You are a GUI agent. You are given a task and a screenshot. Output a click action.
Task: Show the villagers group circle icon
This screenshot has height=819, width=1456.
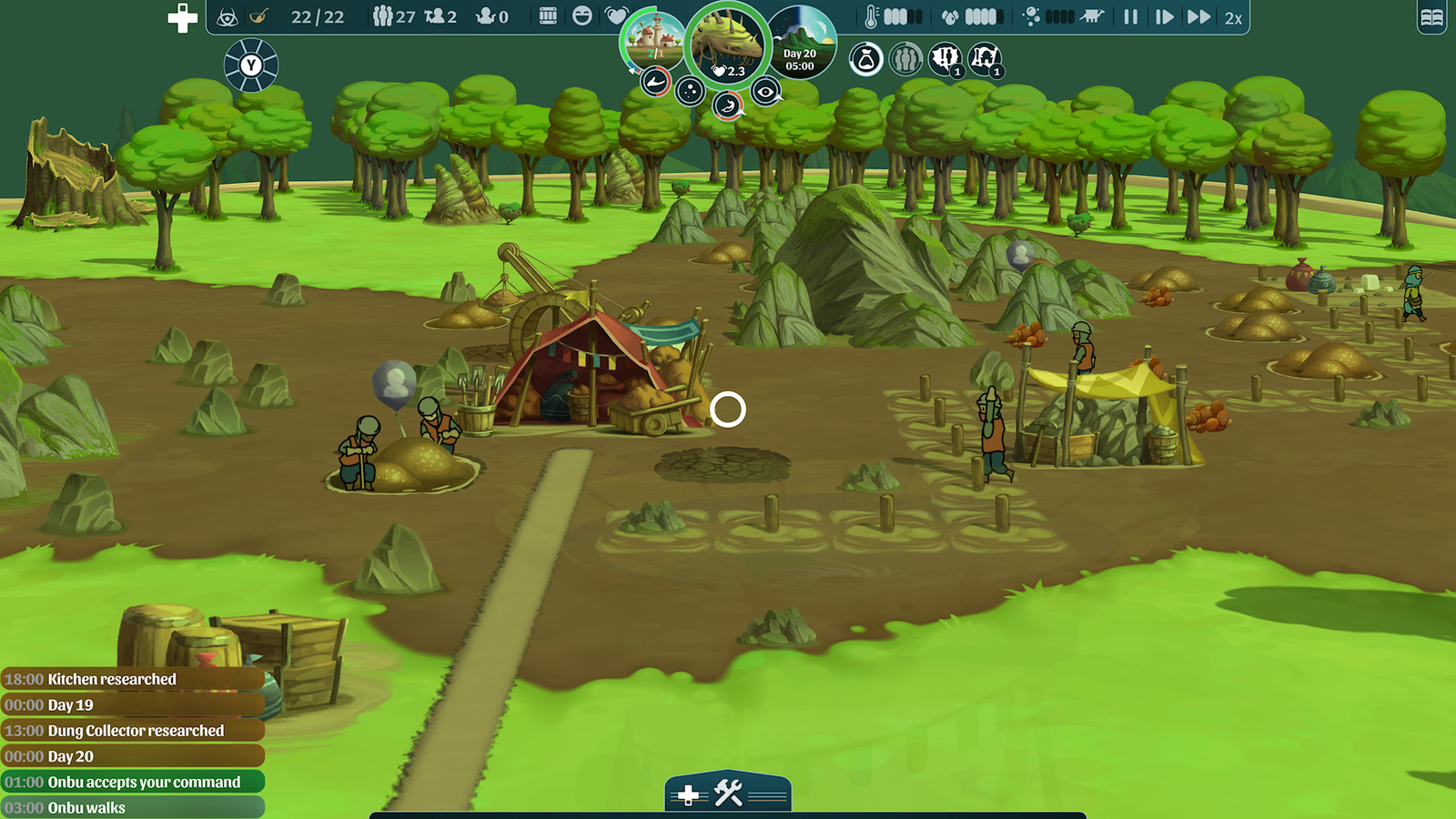click(x=905, y=60)
